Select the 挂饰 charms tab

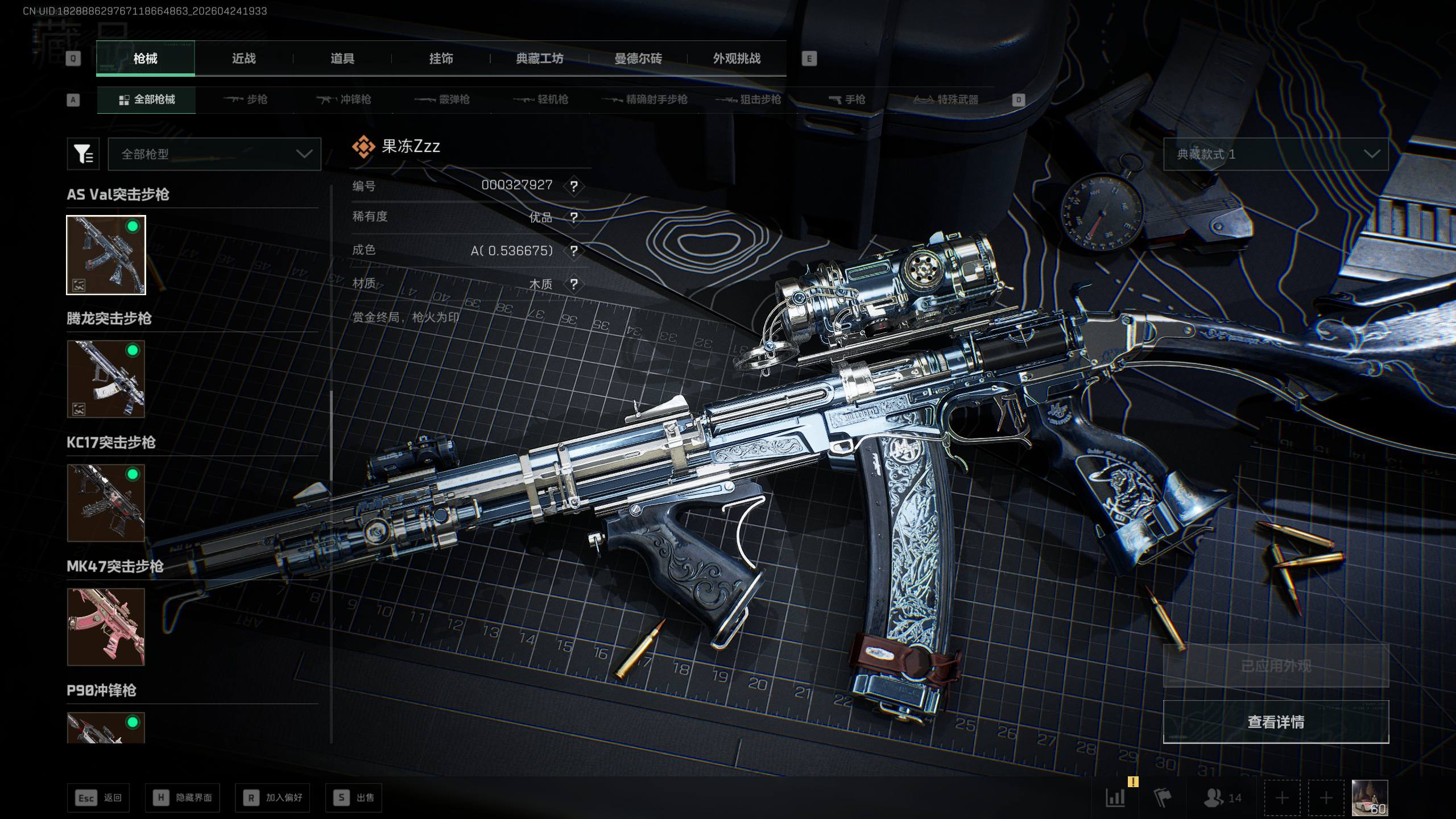[x=441, y=59]
